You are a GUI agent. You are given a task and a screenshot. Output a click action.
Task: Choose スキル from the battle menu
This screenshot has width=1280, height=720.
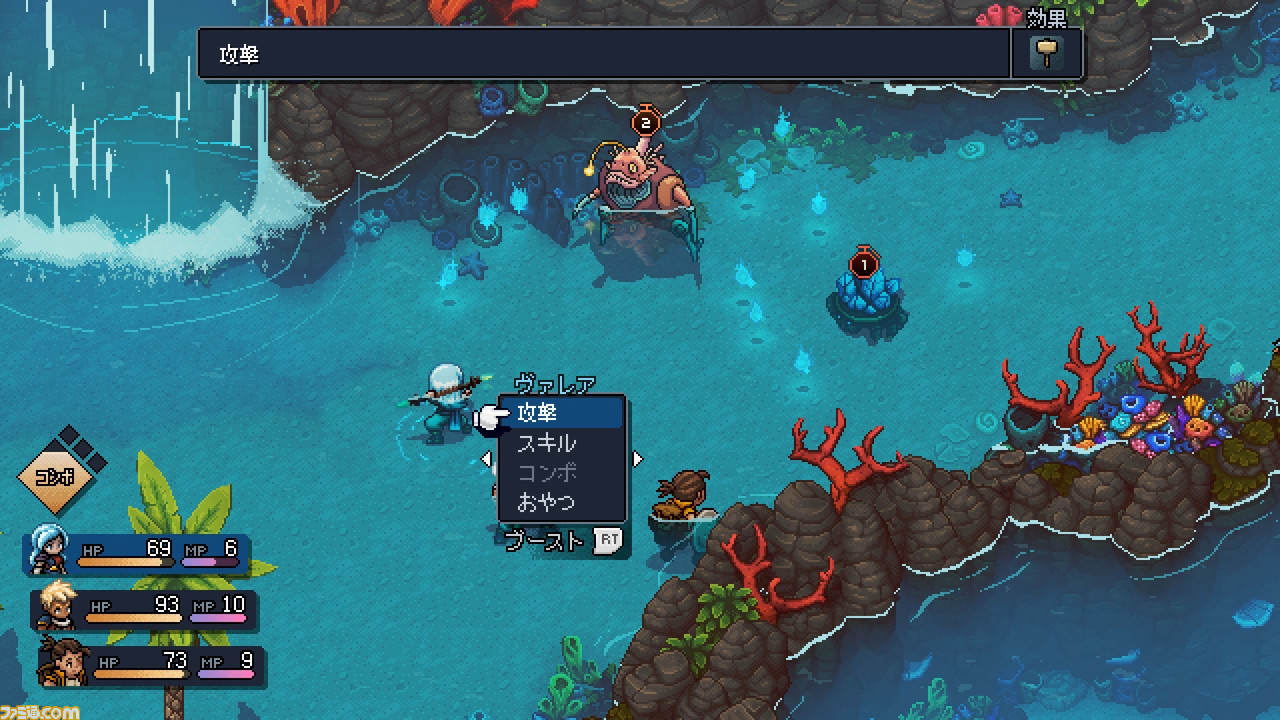(x=560, y=443)
